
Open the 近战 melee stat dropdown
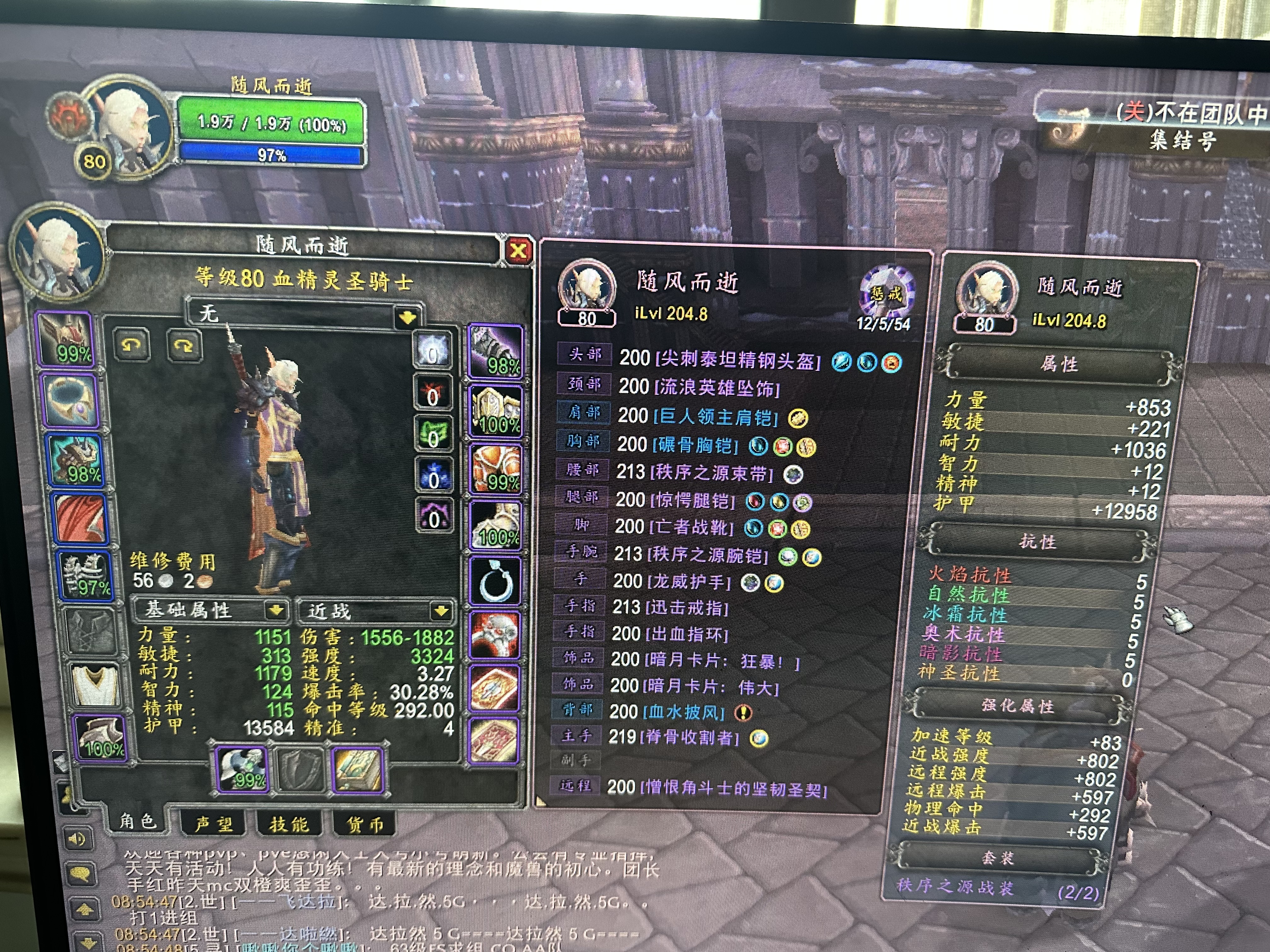click(441, 611)
